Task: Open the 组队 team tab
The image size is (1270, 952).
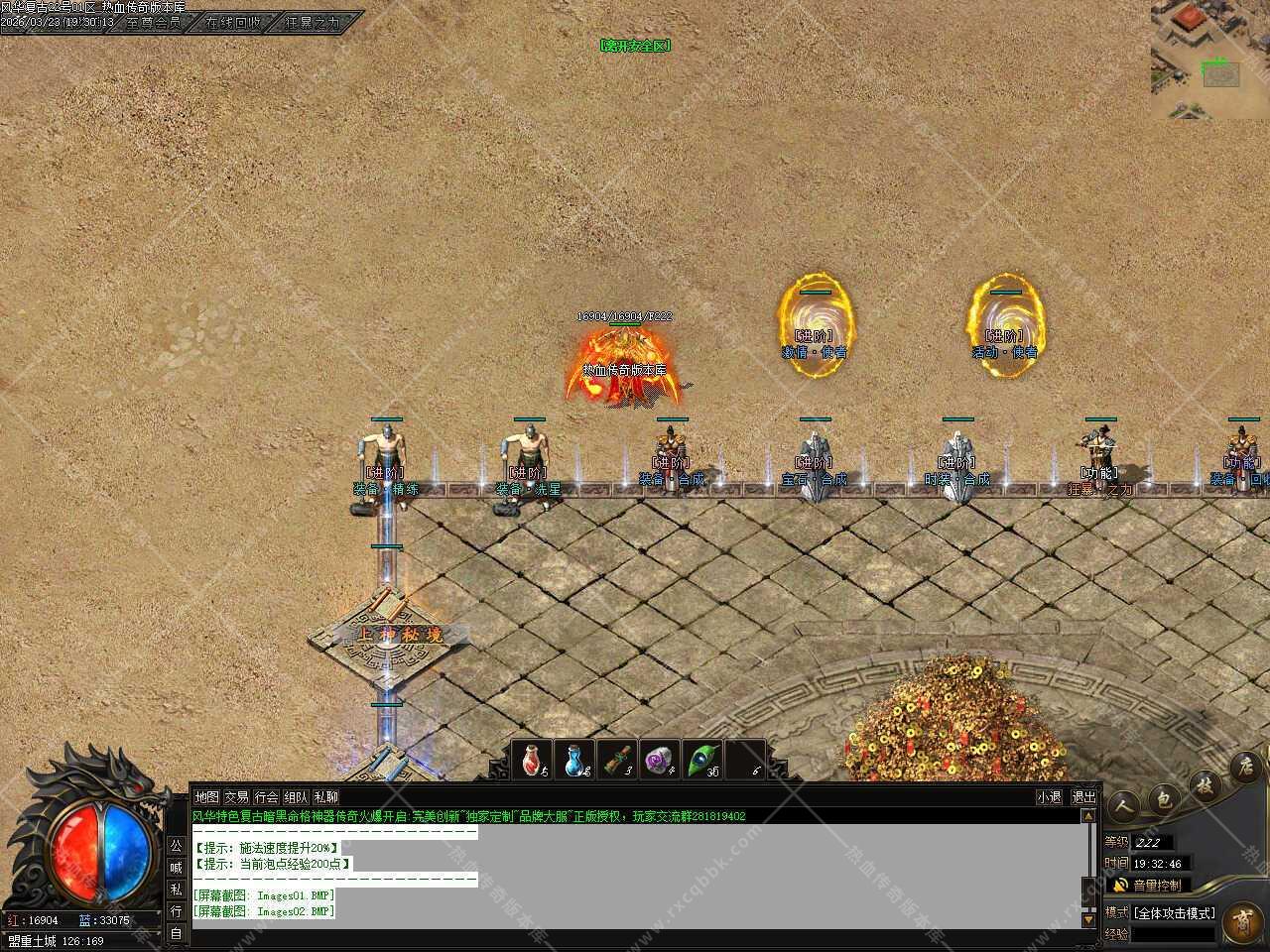Action: (296, 797)
